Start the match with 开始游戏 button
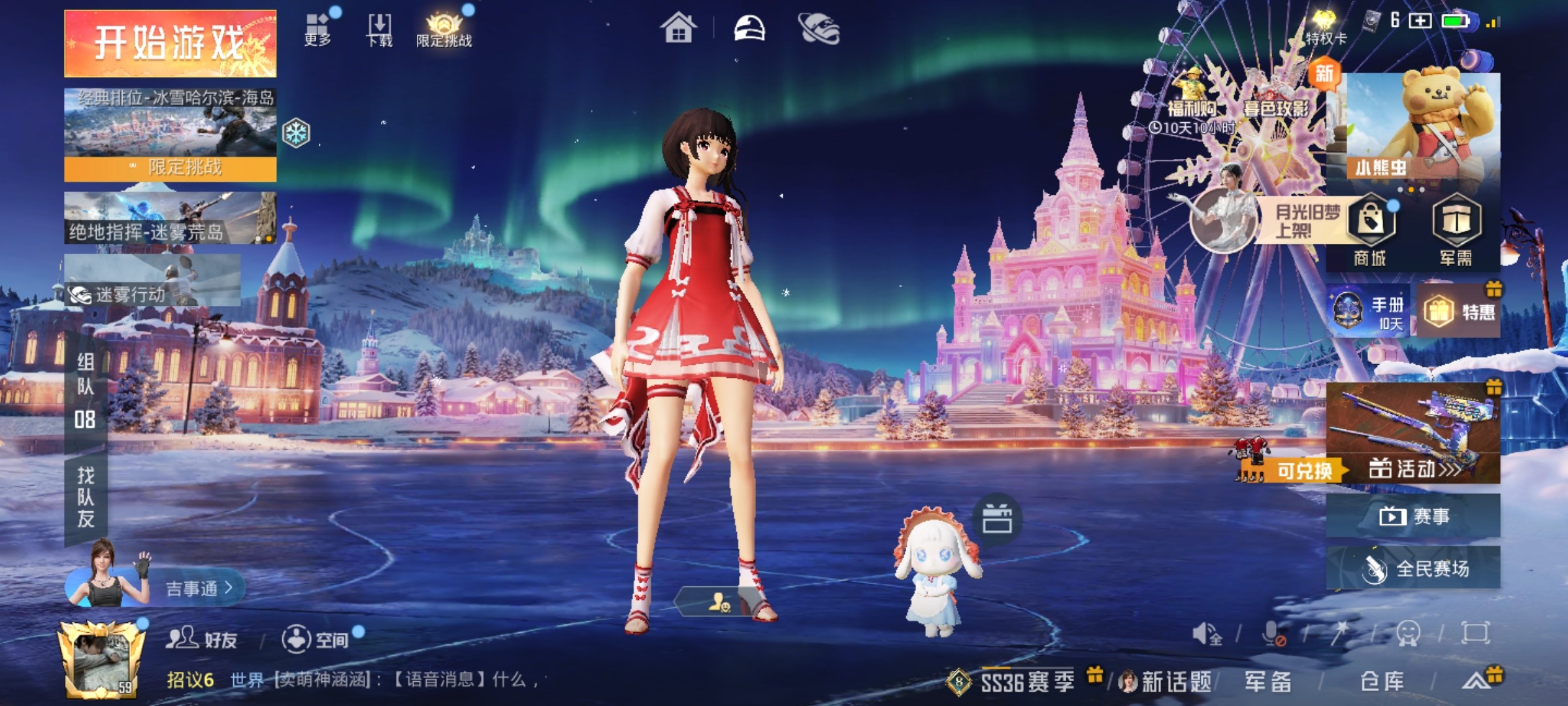1568x706 pixels. click(170, 43)
